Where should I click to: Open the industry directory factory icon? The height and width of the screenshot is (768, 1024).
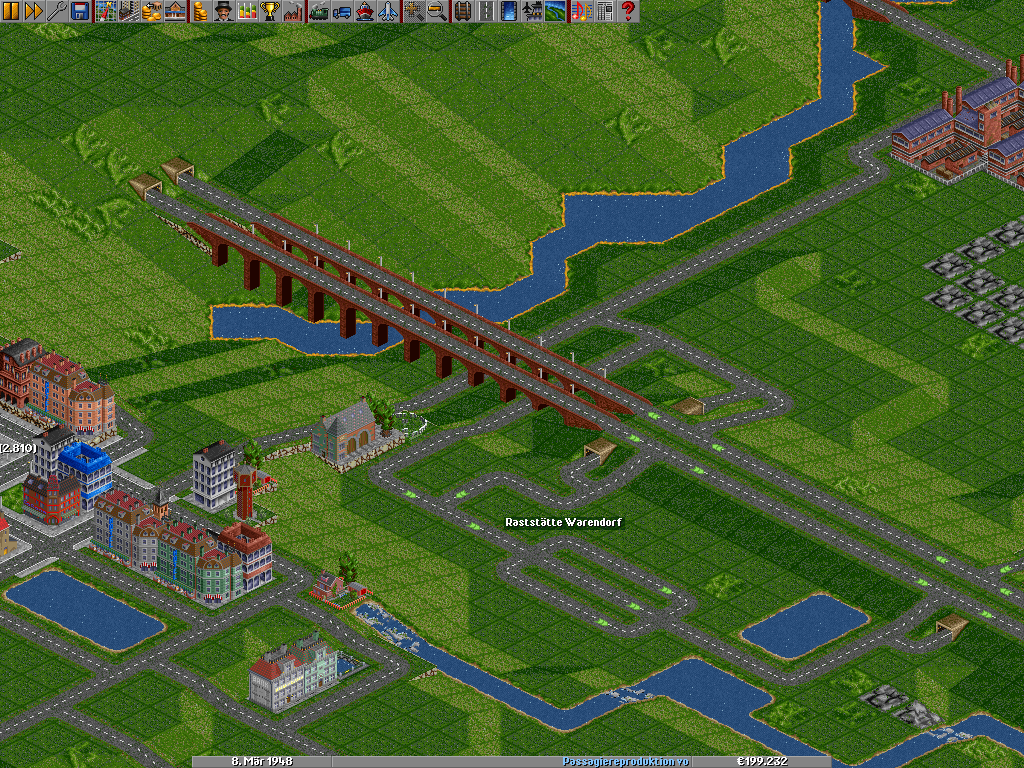[x=293, y=11]
